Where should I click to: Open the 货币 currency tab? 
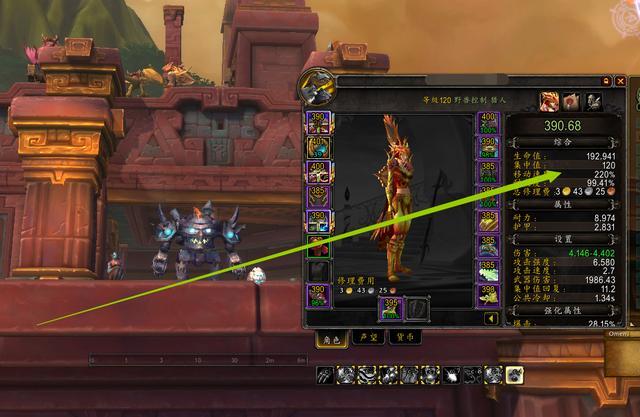click(x=405, y=338)
